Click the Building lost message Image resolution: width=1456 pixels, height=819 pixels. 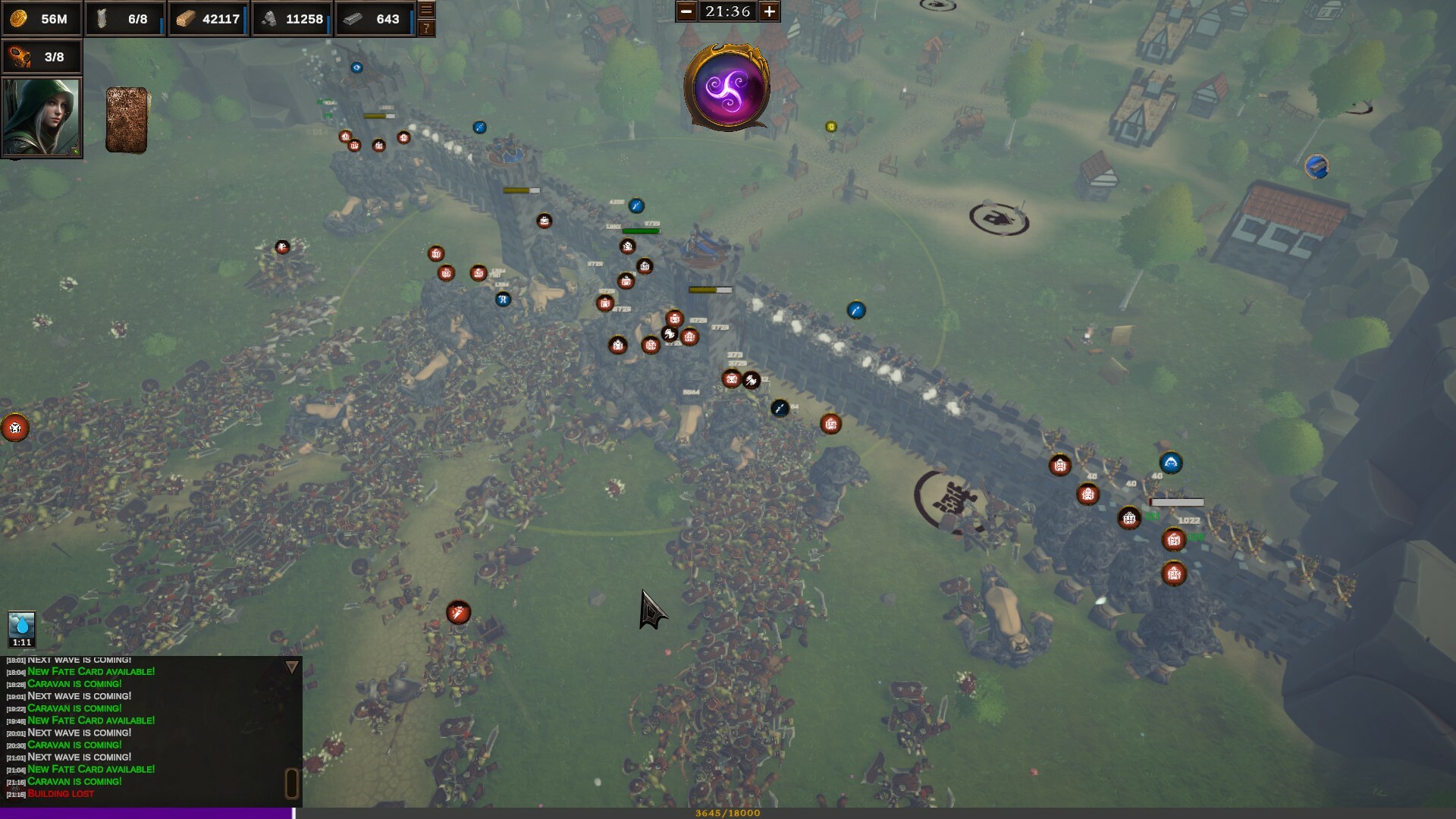click(61, 793)
